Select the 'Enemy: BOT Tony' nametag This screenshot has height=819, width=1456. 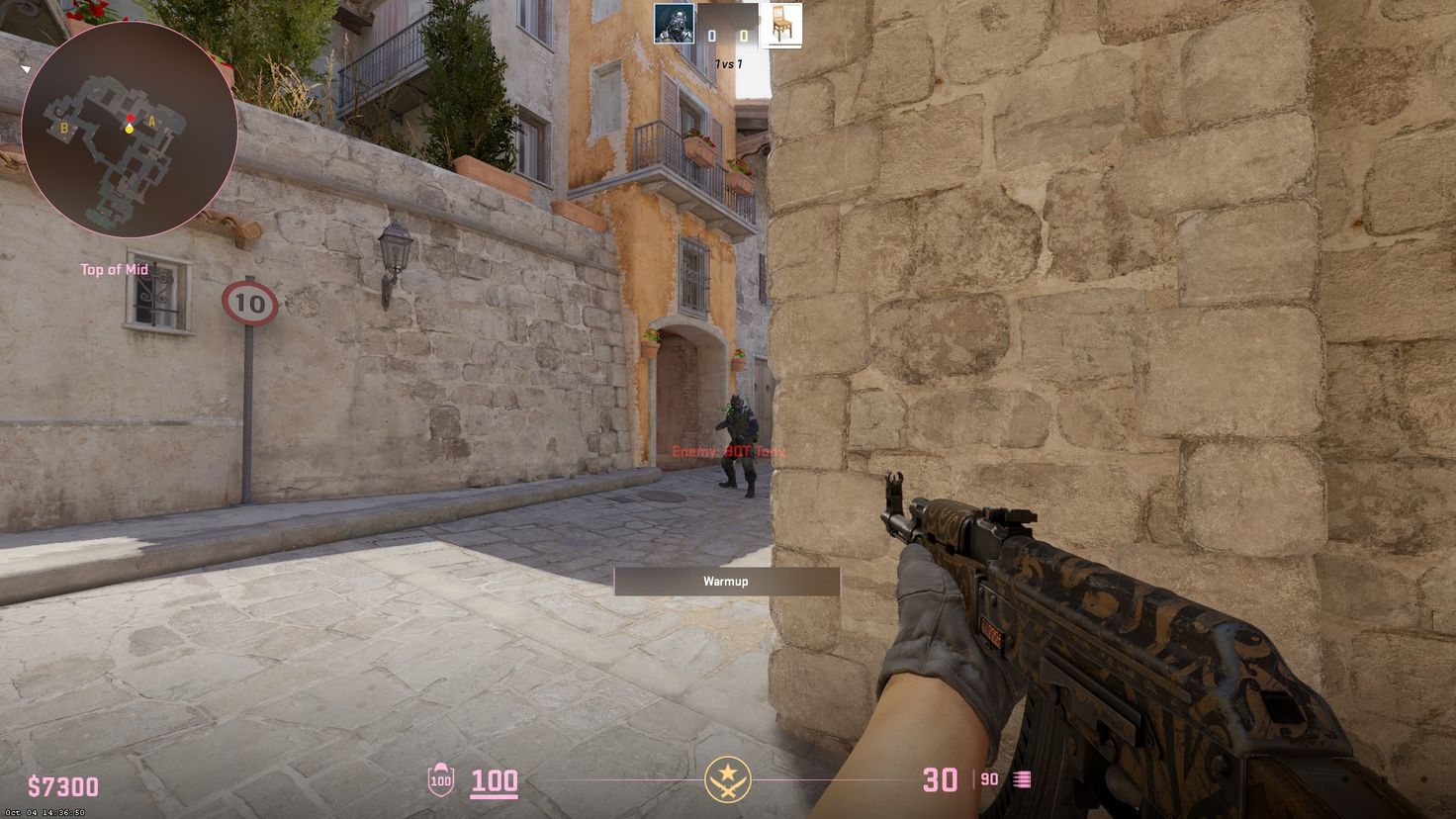click(728, 450)
